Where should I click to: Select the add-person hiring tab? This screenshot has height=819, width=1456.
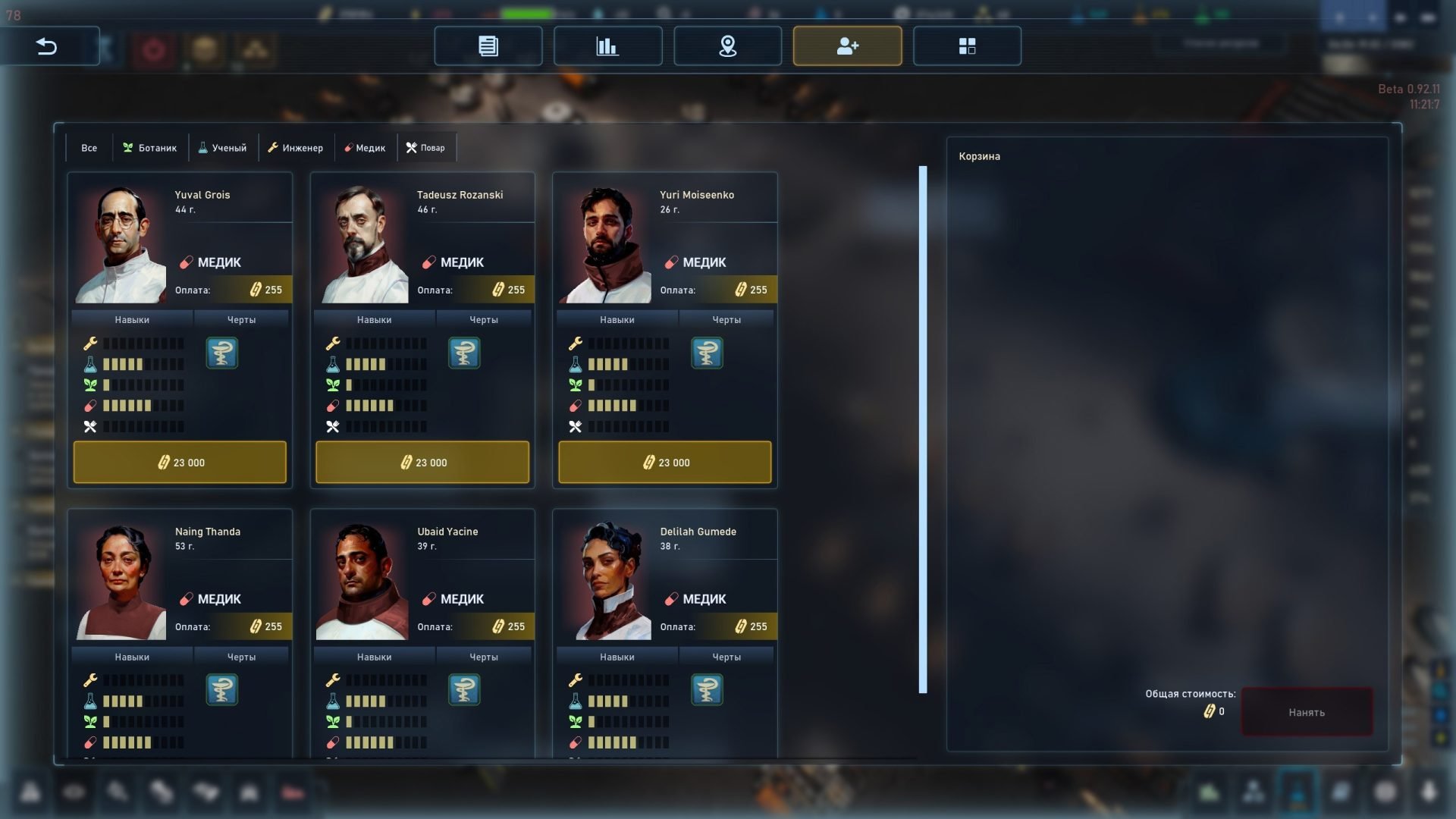tap(847, 46)
